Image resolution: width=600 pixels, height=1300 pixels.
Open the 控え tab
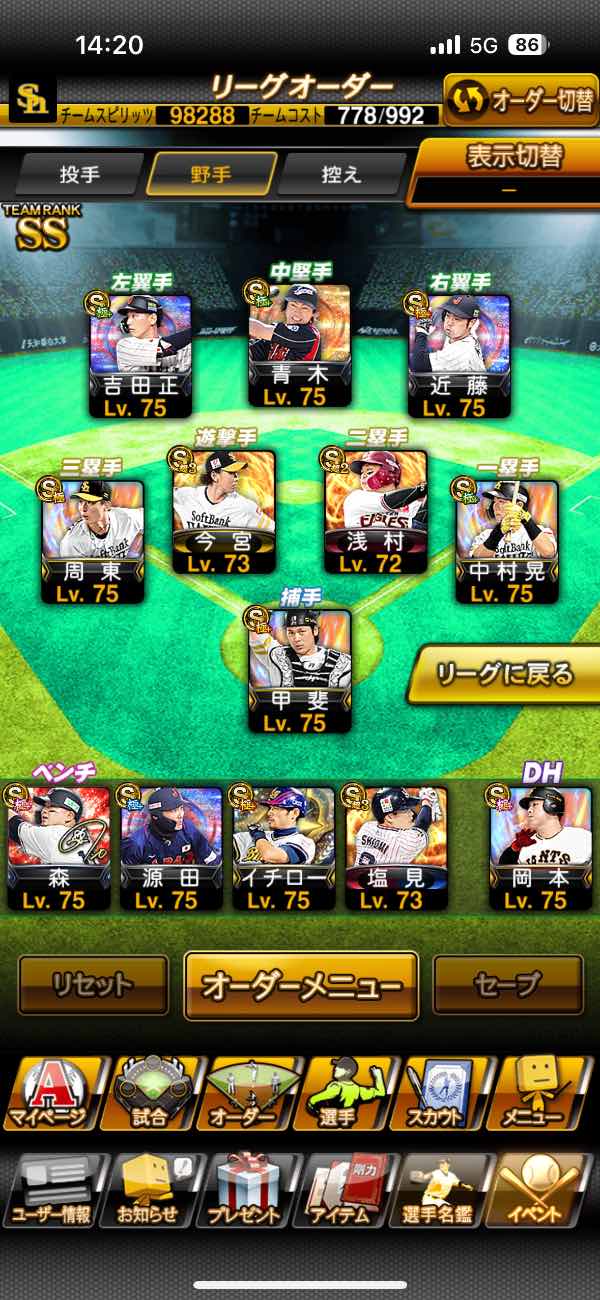click(342, 175)
